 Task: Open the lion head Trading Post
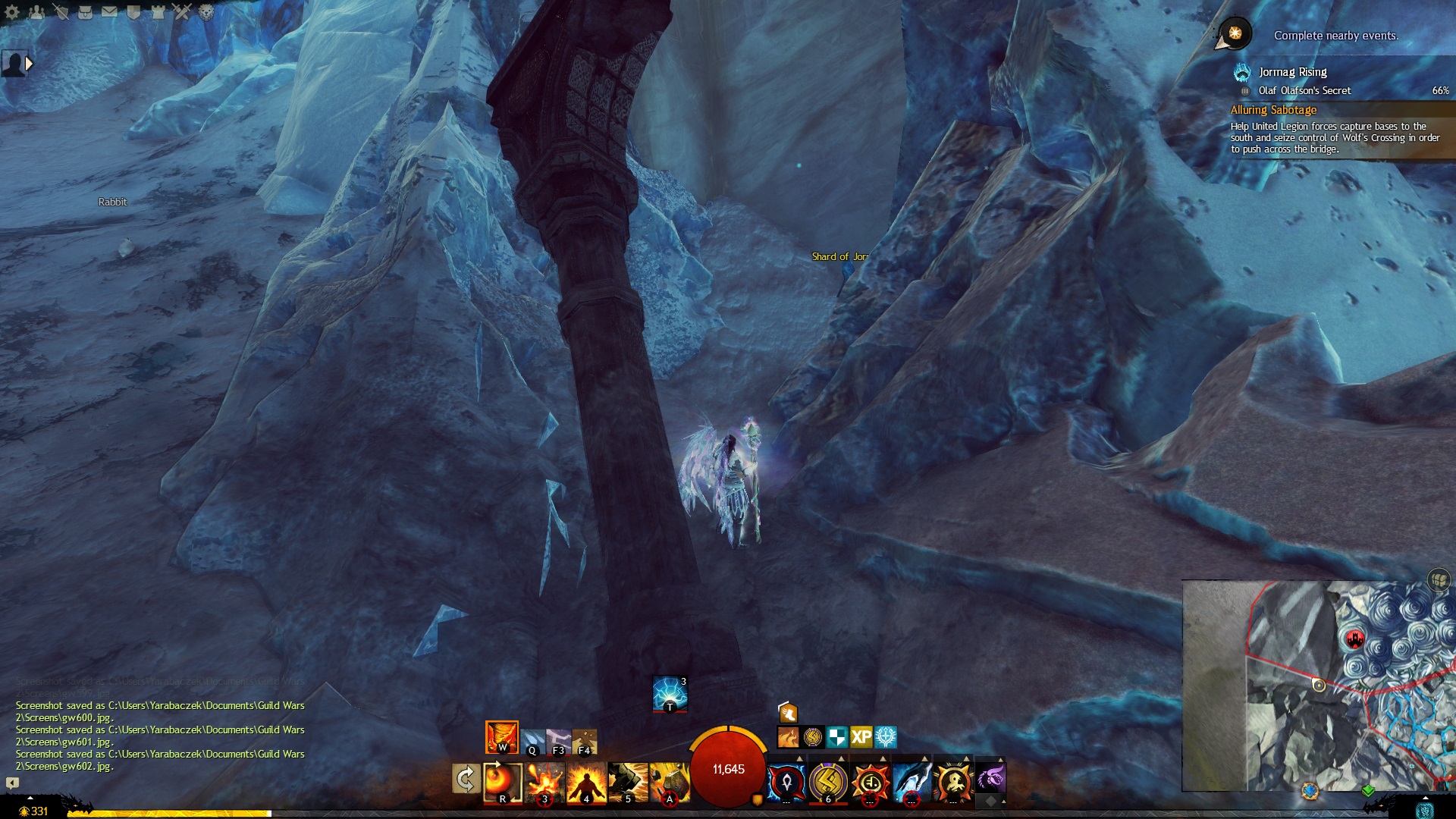(x=206, y=11)
